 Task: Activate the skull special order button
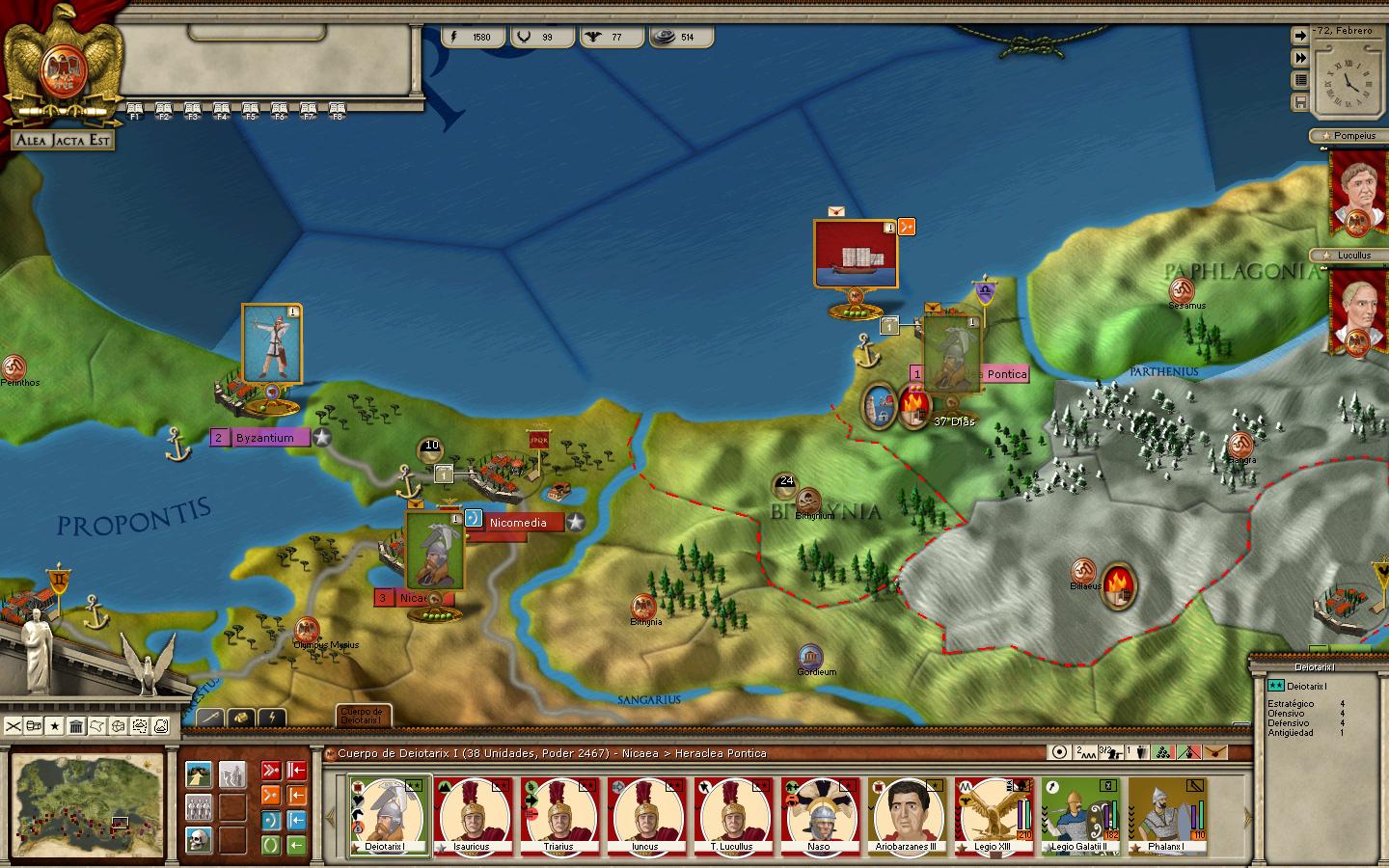click(200, 841)
